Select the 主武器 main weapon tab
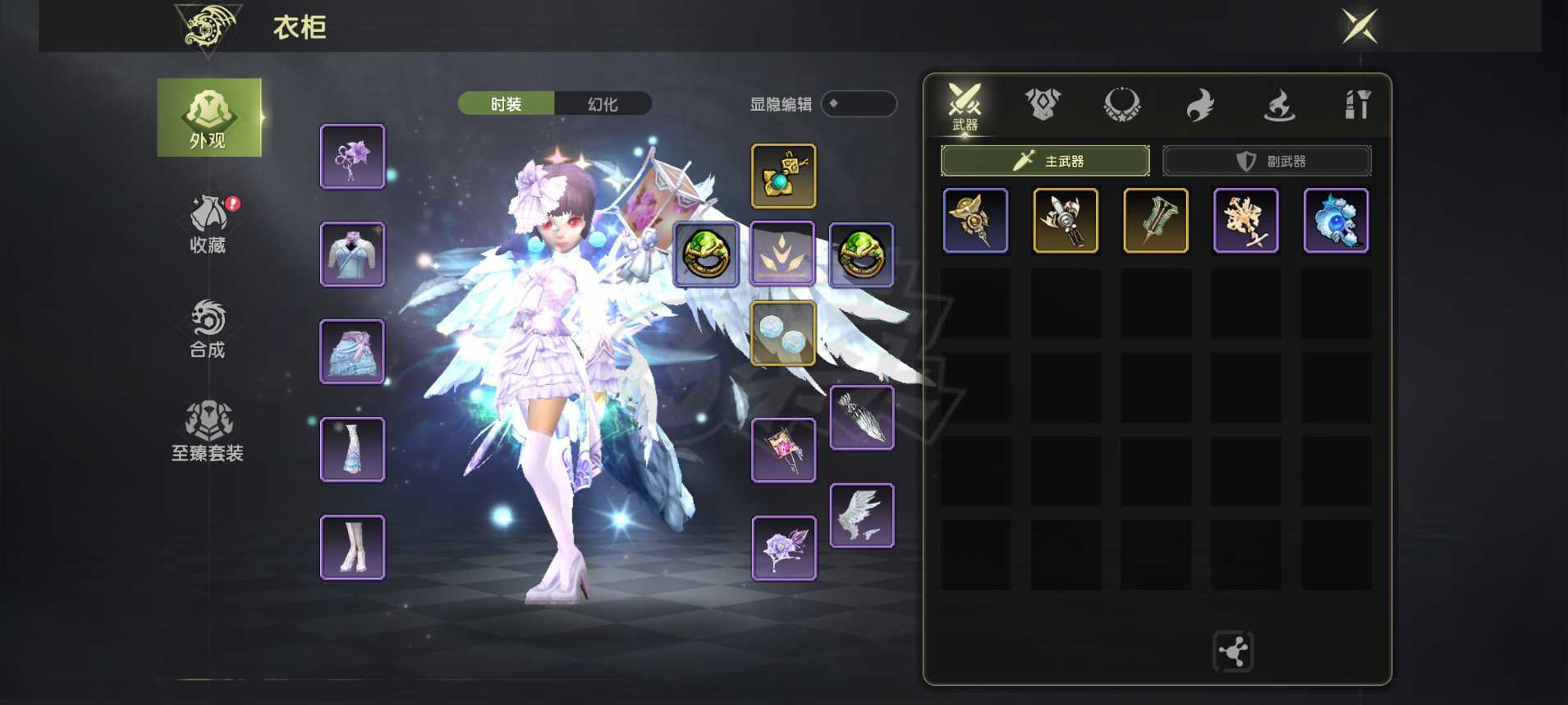Image resolution: width=1568 pixels, height=705 pixels. tap(1045, 161)
